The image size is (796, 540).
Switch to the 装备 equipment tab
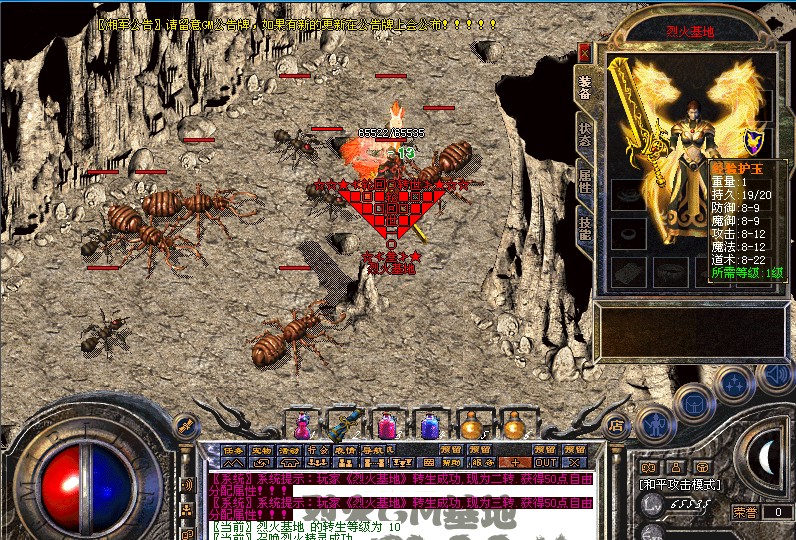(x=585, y=87)
